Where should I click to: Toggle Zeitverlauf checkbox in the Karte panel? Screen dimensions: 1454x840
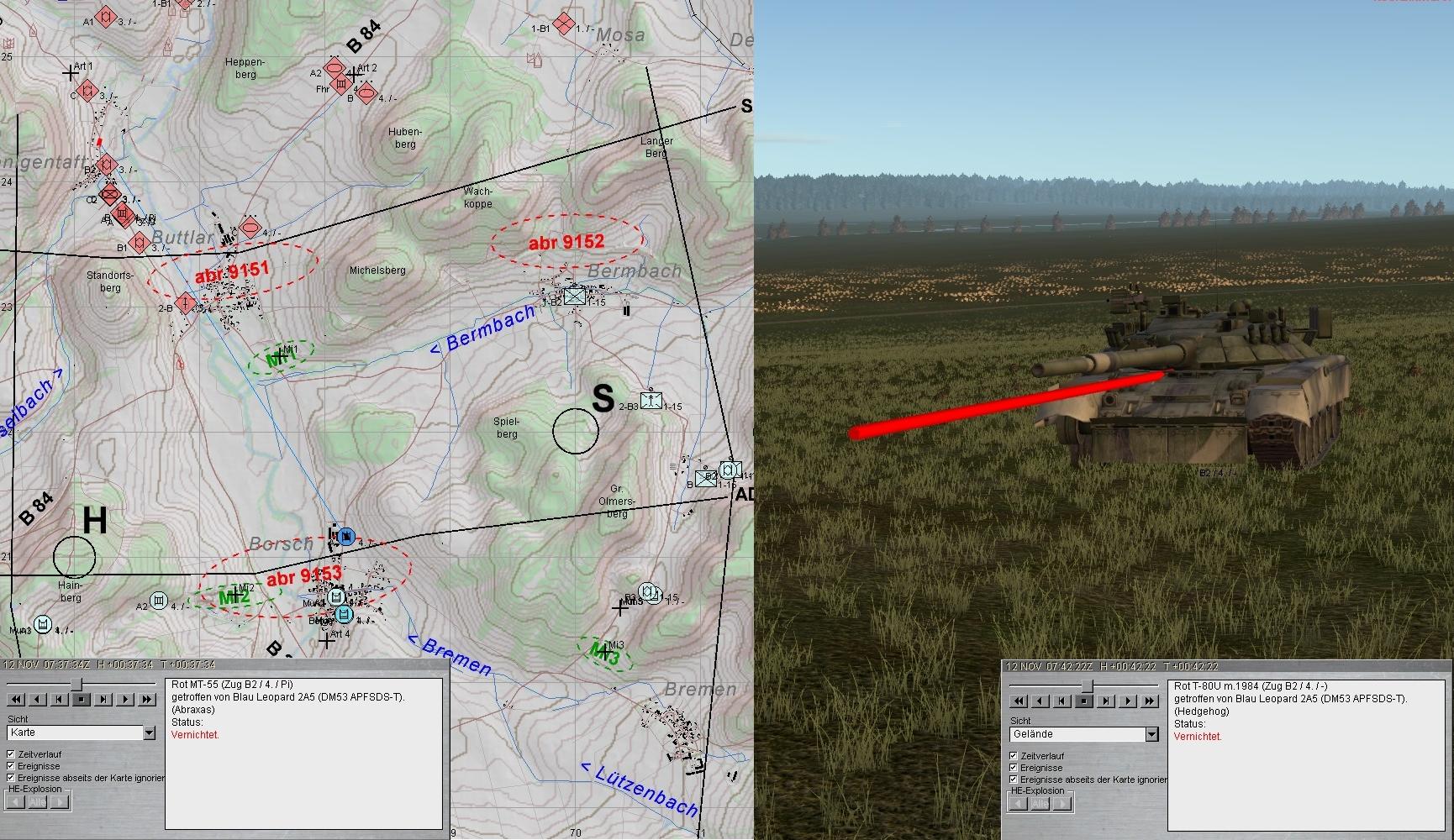(11, 754)
